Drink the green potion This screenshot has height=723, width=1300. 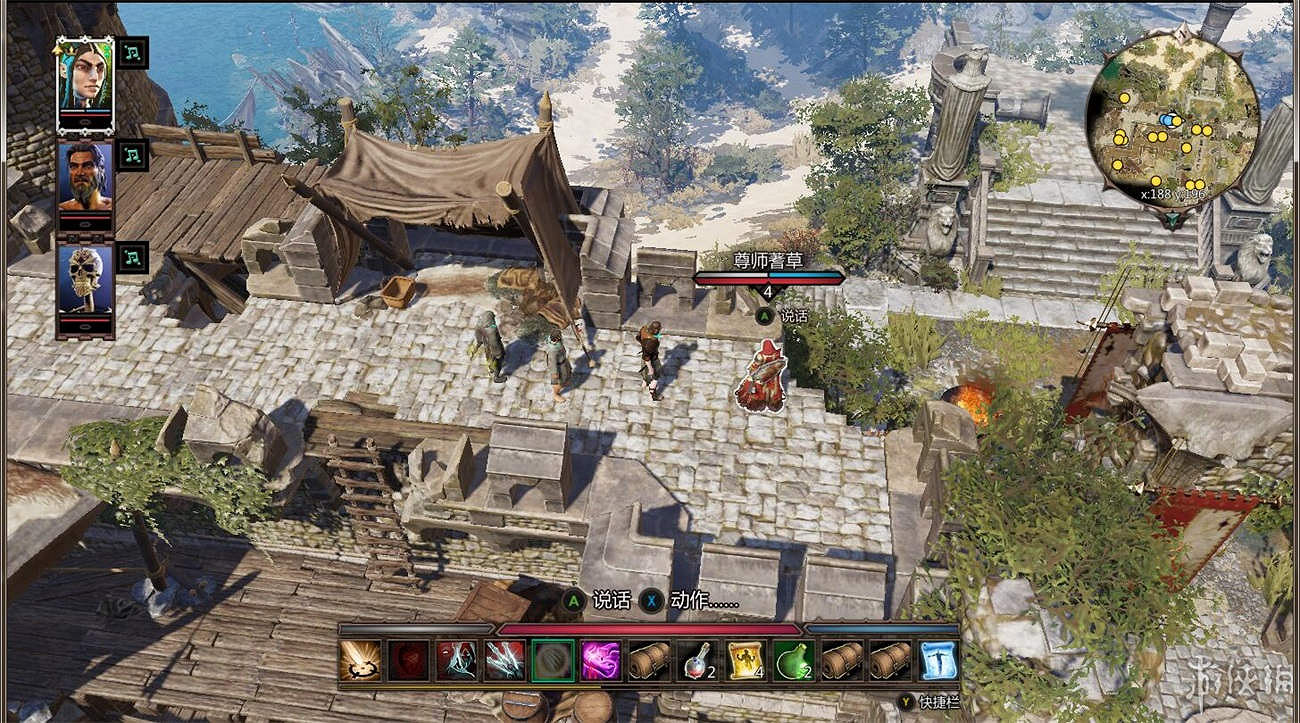pos(793,661)
